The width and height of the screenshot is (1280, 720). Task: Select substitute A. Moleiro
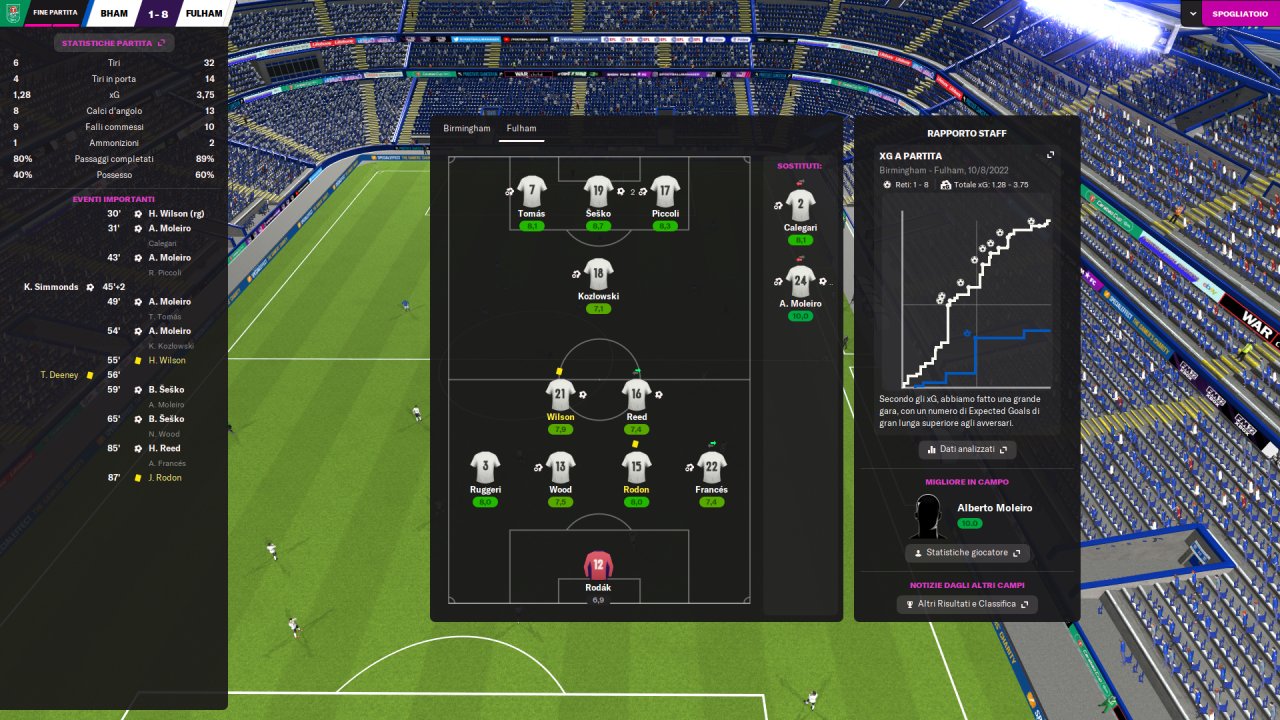[x=800, y=282]
